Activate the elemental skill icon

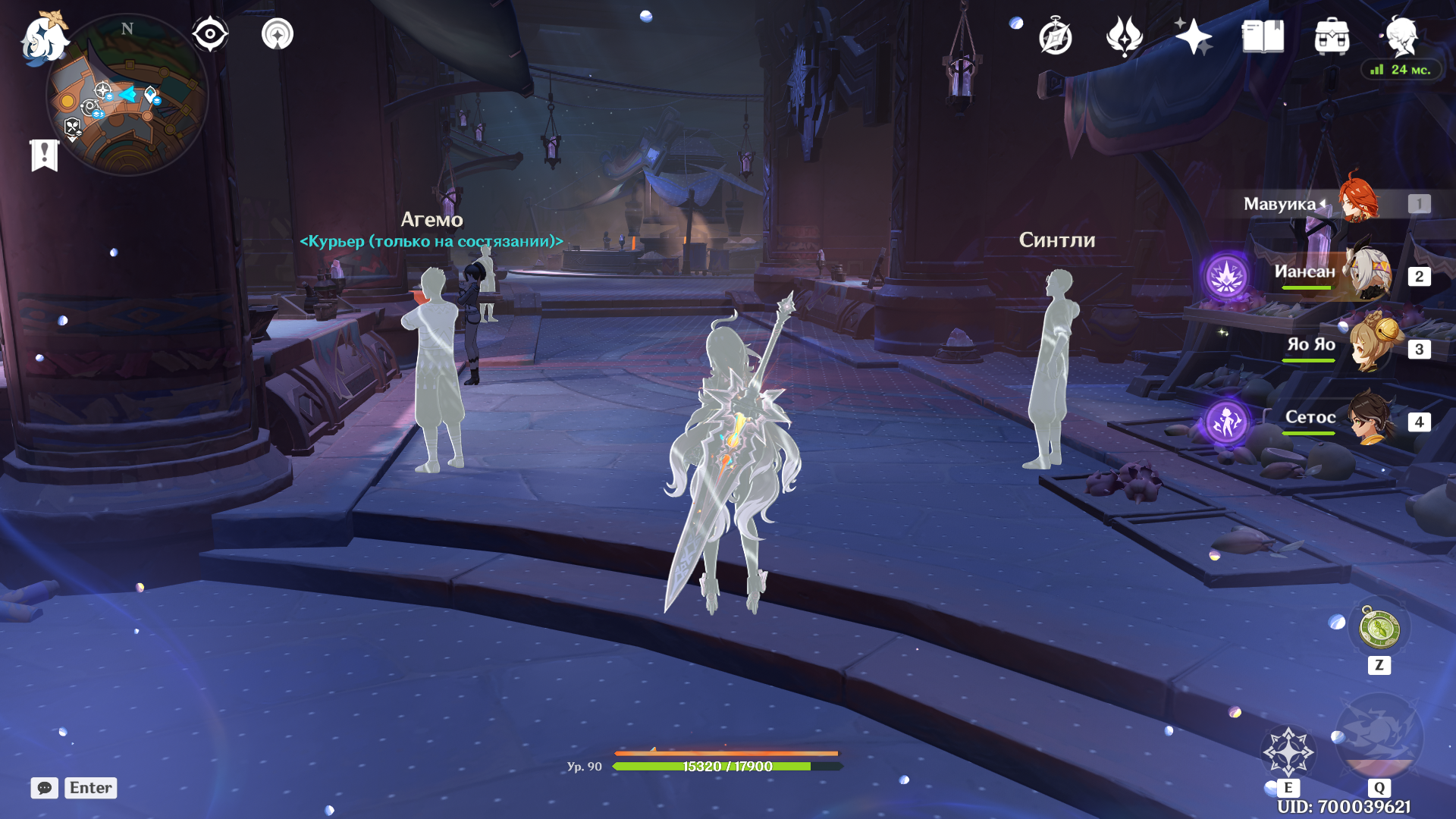tap(1288, 752)
